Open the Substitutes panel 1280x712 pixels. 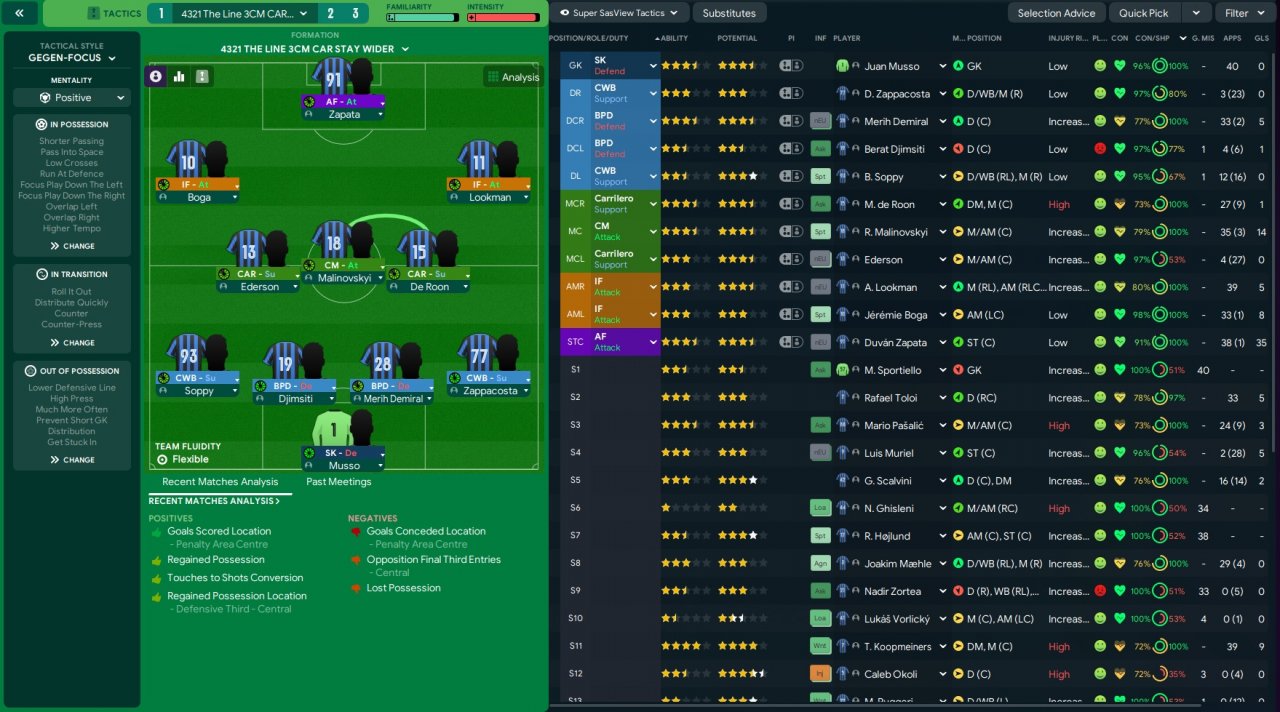(x=729, y=13)
